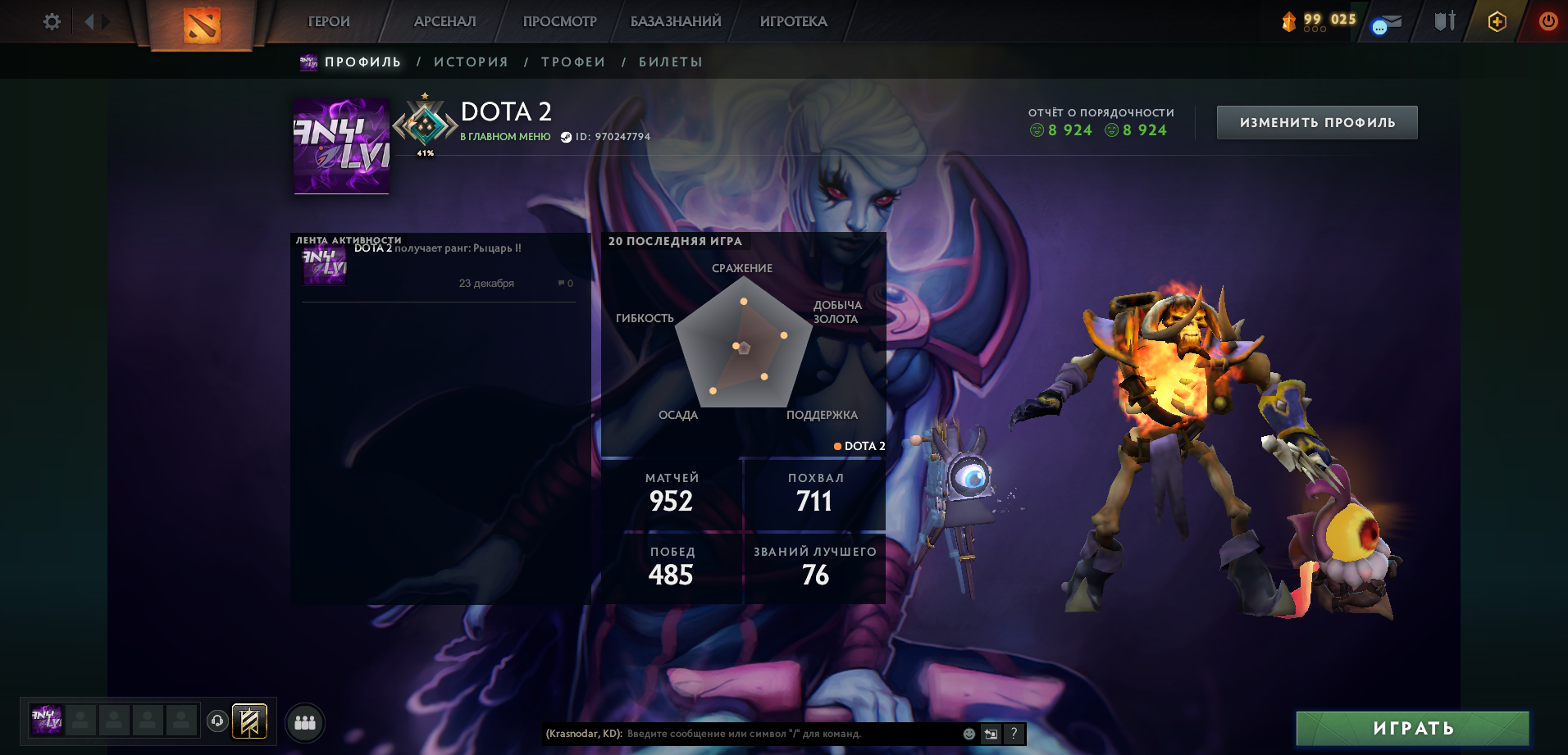Screen dimensions: 1568x755
Task: Click the question mark icon in chat bar
Action: tap(1014, 735)
